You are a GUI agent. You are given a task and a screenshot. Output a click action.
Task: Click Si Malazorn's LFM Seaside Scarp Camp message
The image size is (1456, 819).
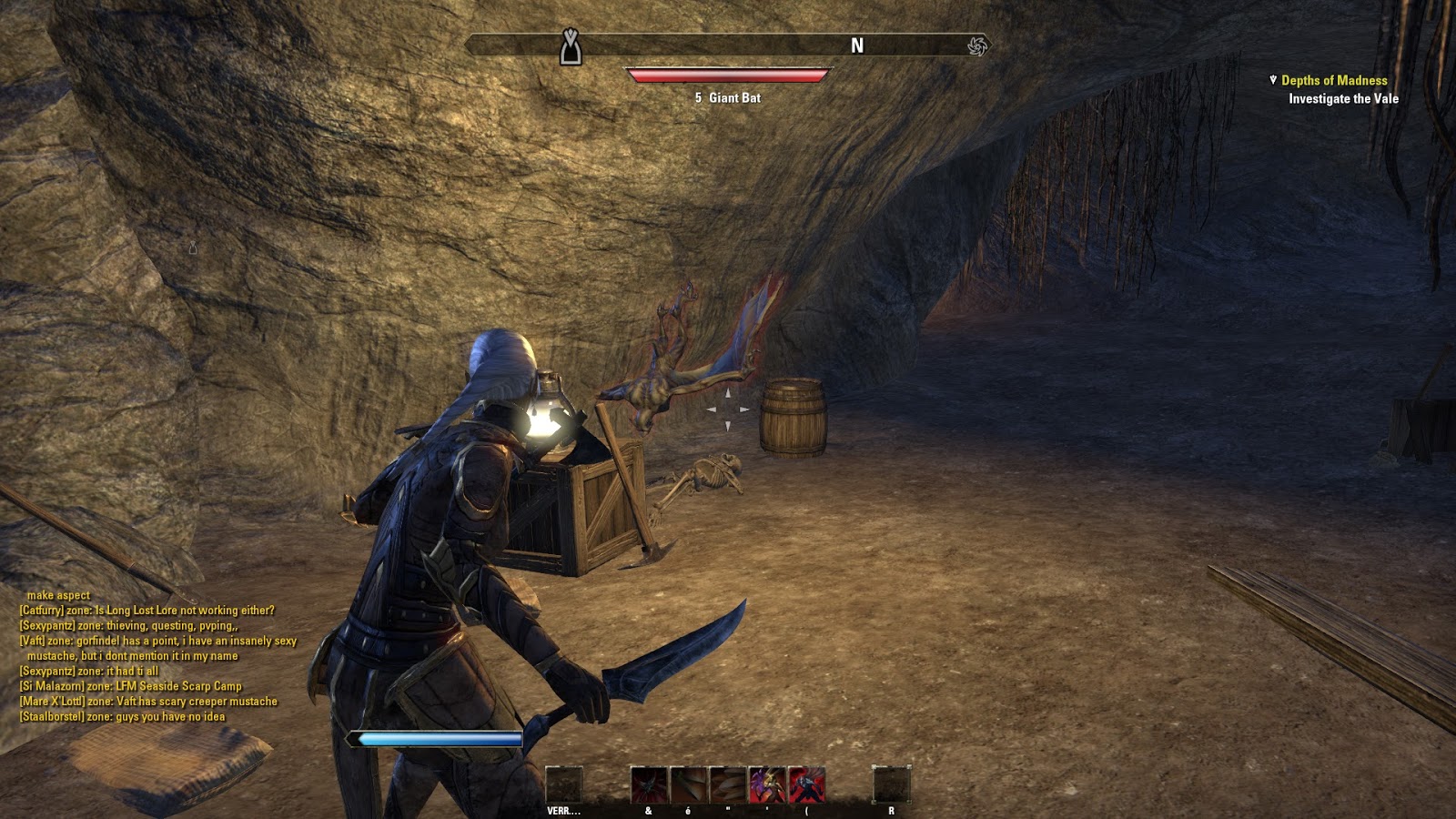pyautogui.click(x=131, y=686)
